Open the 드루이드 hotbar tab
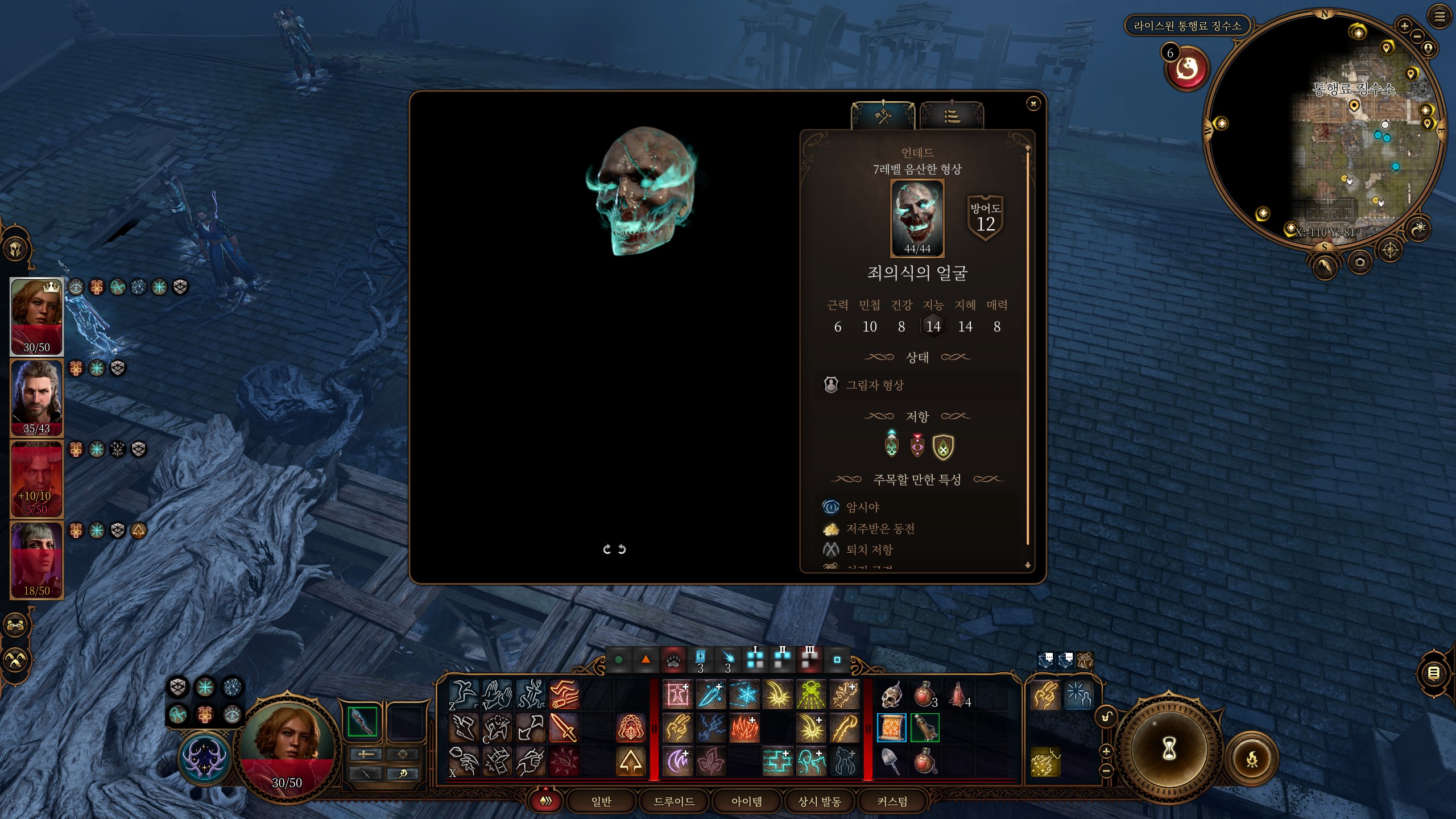Screen dimensions: 1456x819 coord(673,801)
